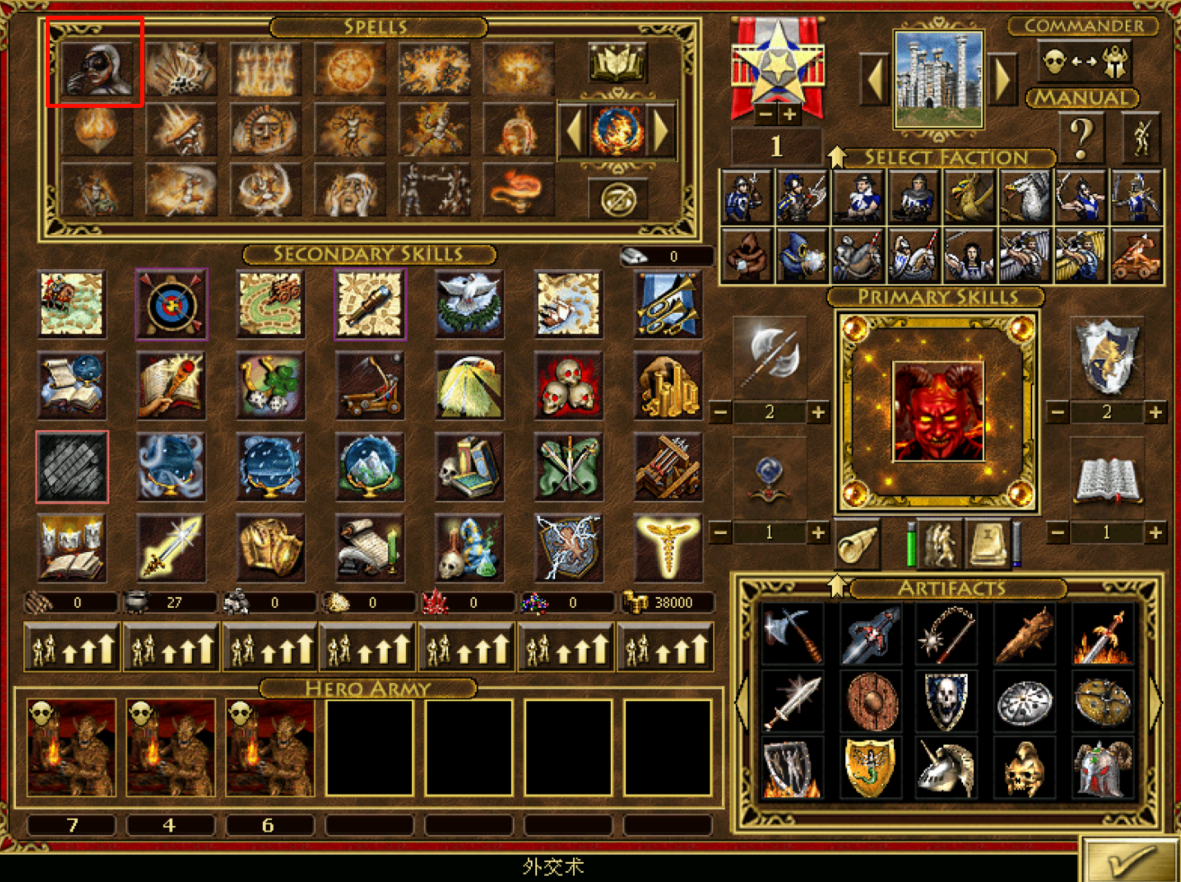Image resolution: width=1181 pixels, height=882 pixels.
Task: Choose the First Aid caduceus skill
Action: pyautogui.click(x=668, y=547)
